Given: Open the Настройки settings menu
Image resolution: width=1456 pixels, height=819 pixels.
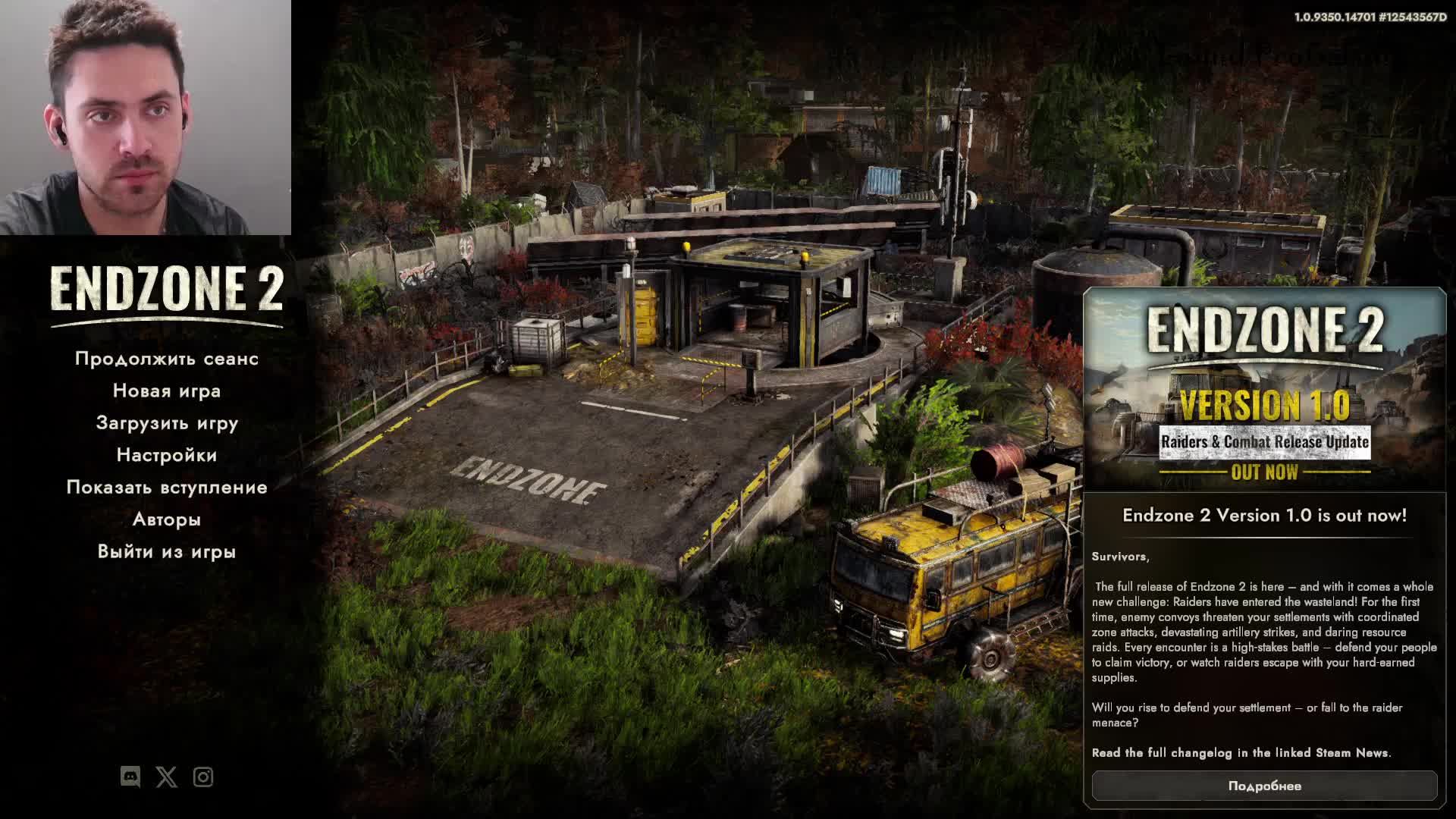Looking at the screenshot, I should 167,455.
